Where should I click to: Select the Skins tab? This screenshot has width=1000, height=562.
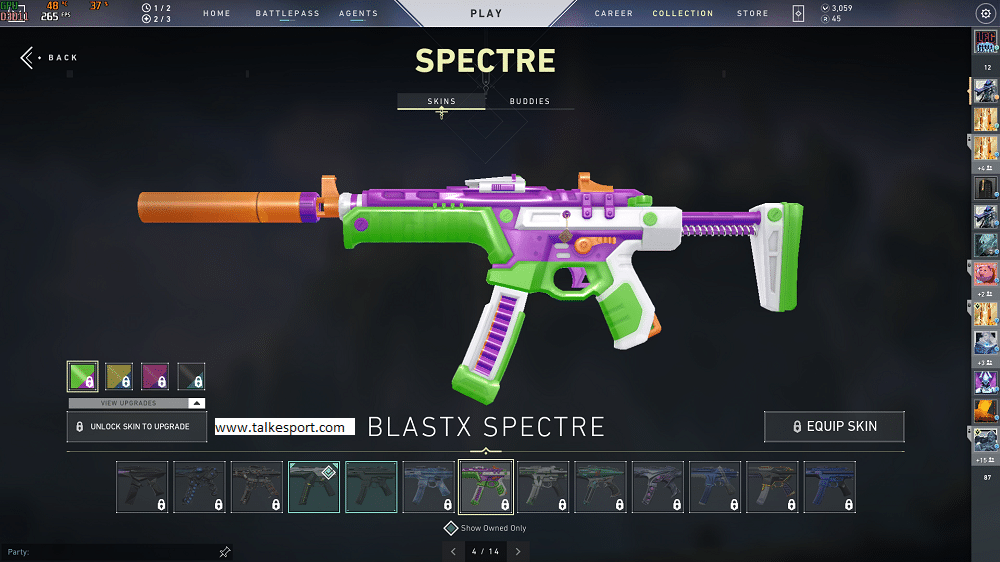pos(441,102)
